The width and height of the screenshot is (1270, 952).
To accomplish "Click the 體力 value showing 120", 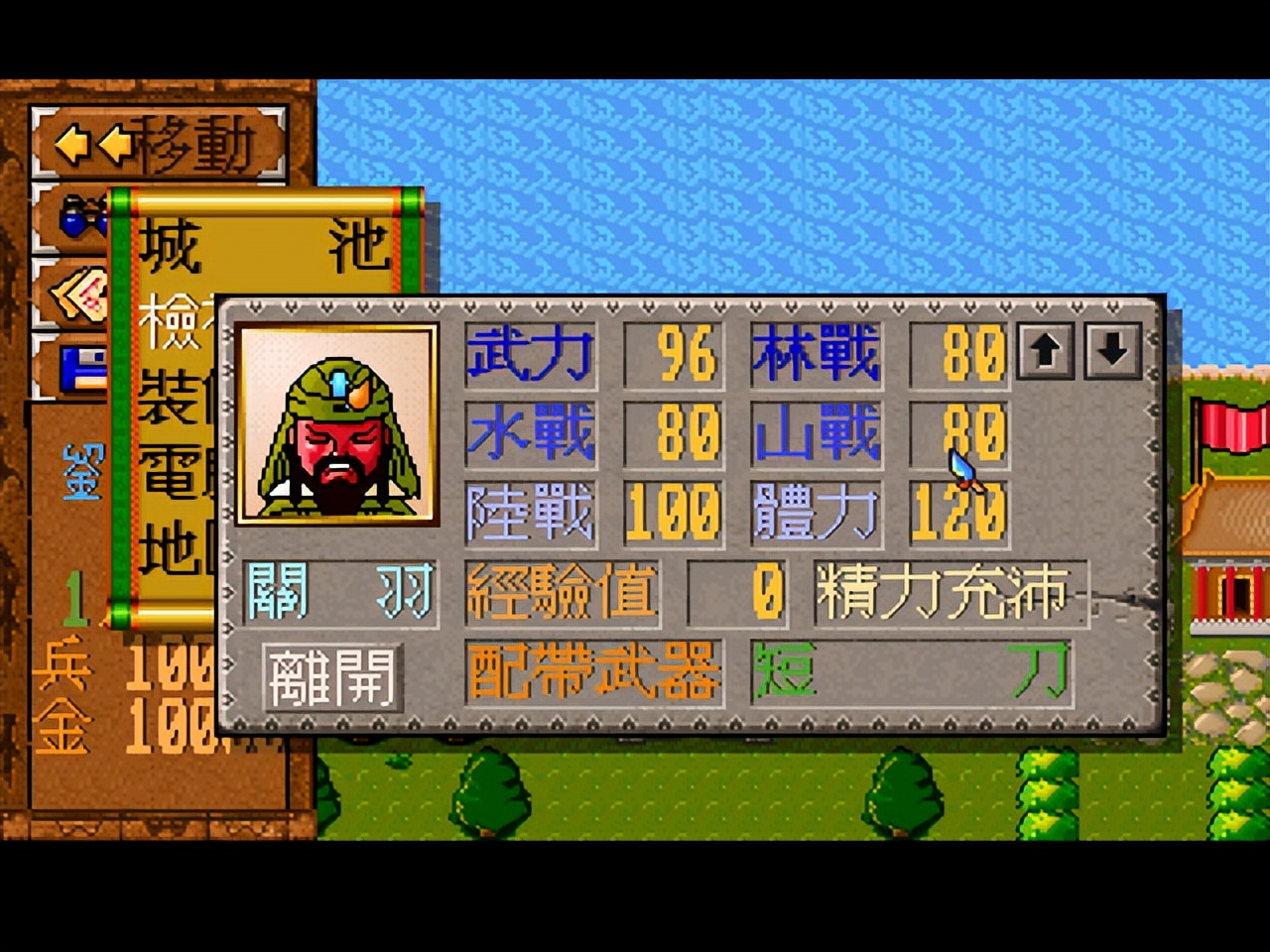I will click(956, 514).
